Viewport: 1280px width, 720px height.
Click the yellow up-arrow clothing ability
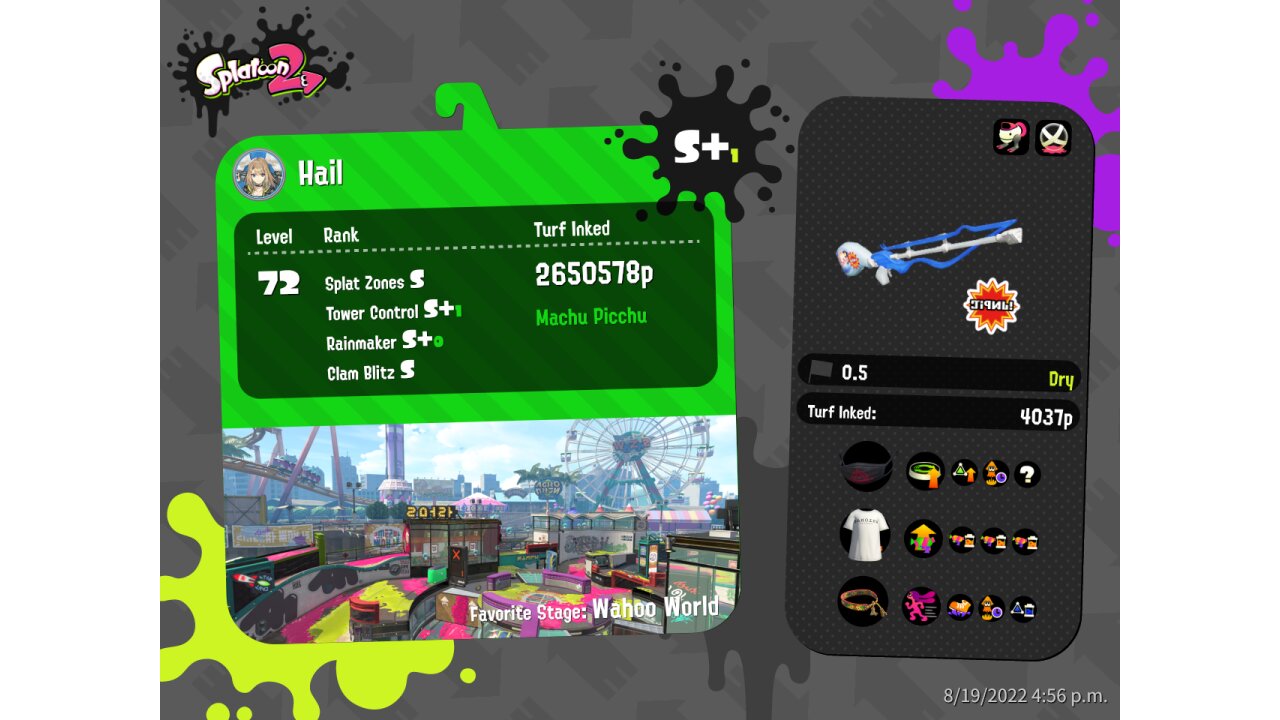[923, 539]
